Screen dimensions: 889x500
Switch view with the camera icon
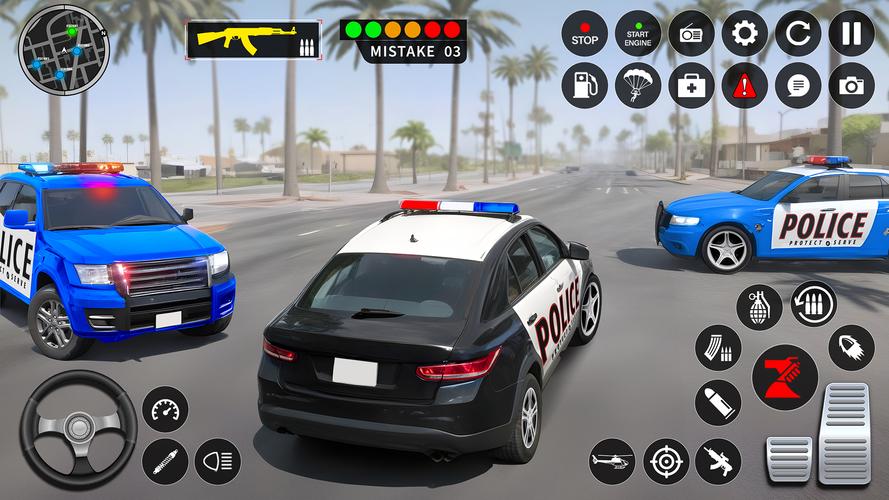pyautogui.click(x=851, y=86)
